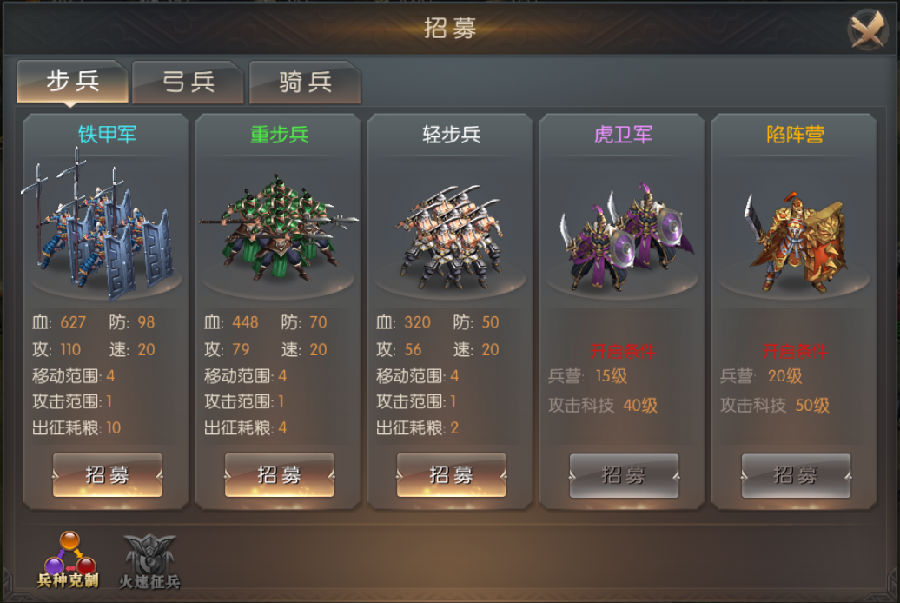Recruit 重步兵 using its 招募 button
Image resolution: width=900 pixels, height=603 pixels.
279,475
